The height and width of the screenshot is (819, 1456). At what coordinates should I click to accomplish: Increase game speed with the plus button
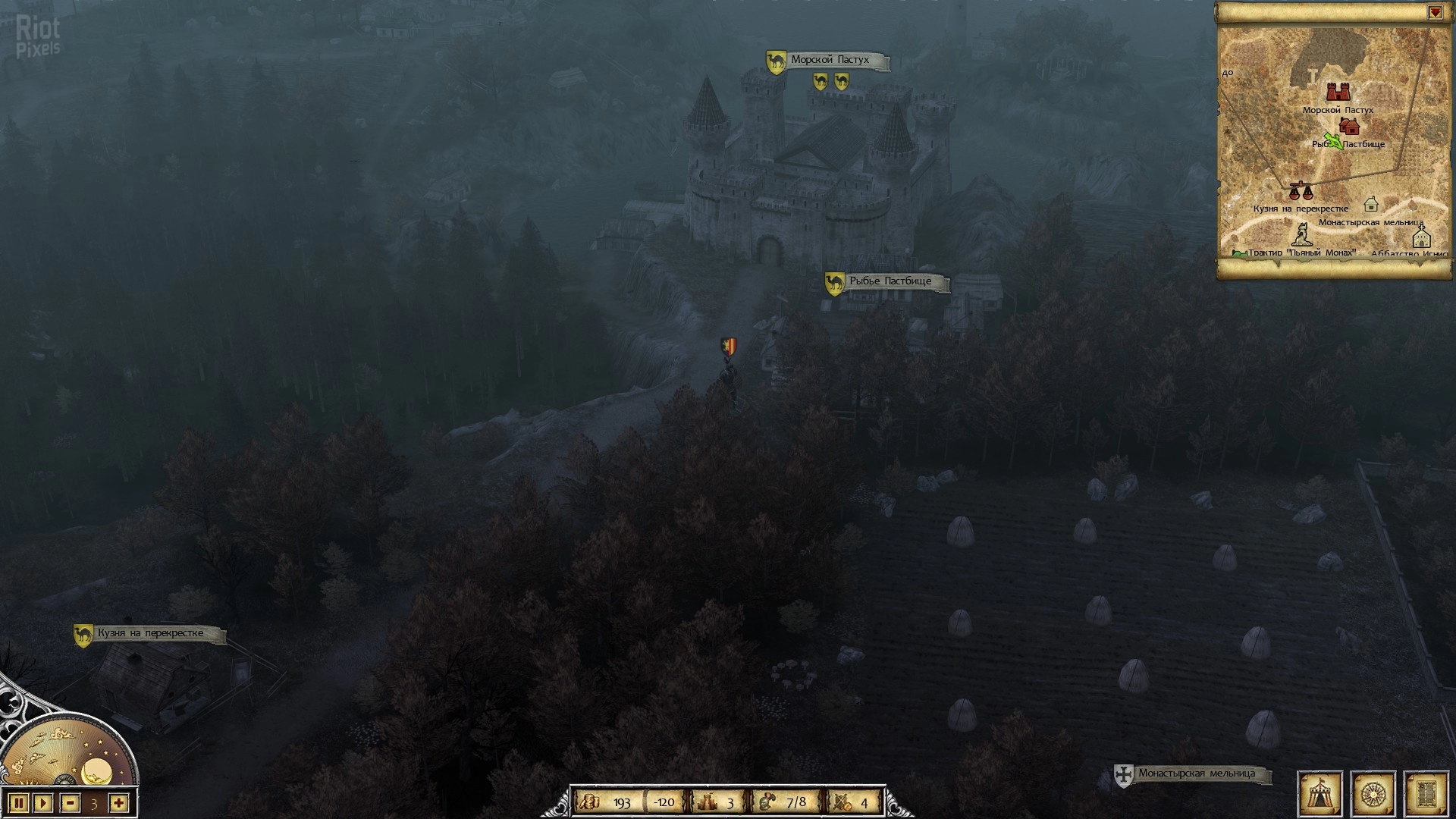(118, 802)
